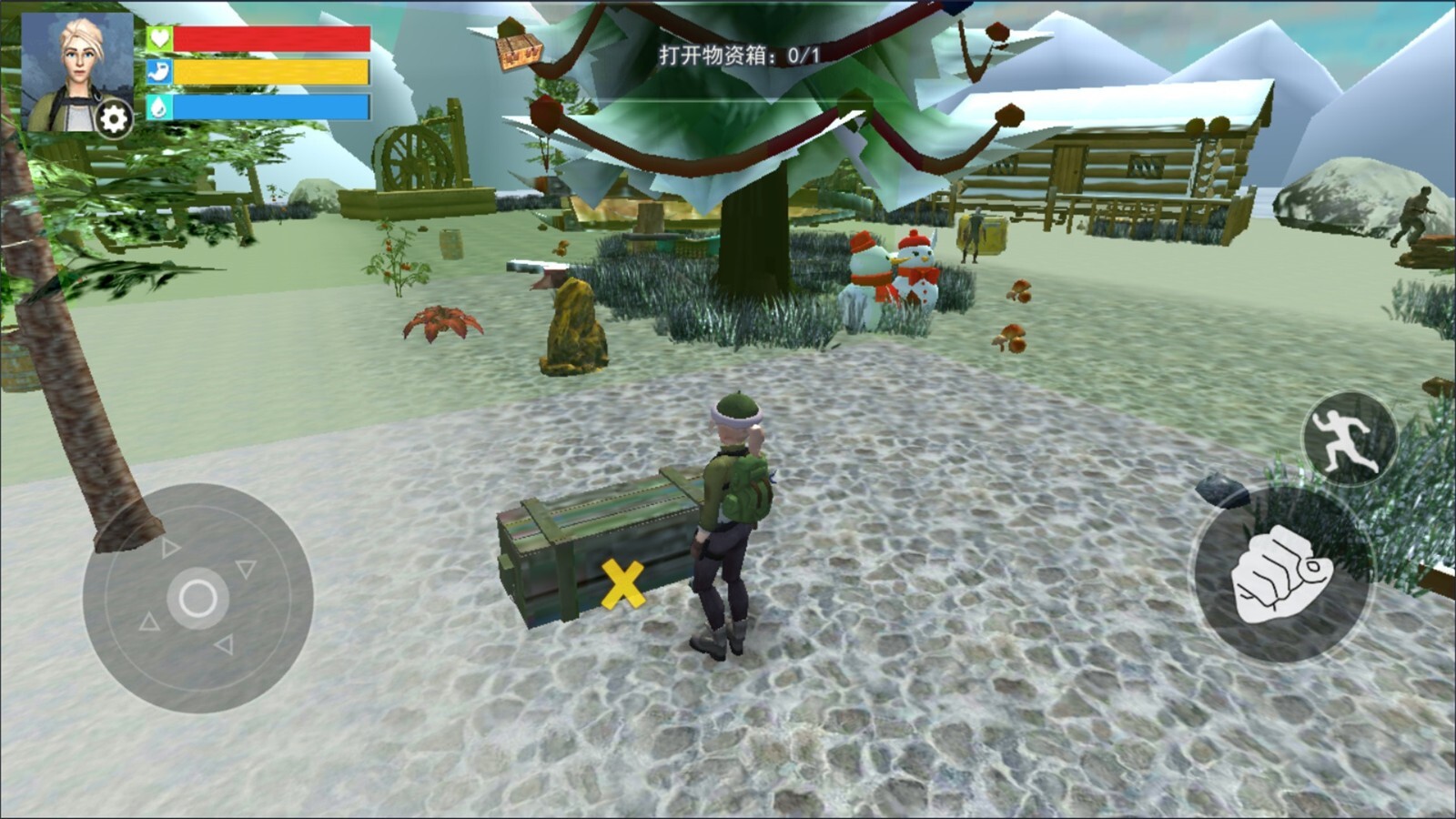The width and height of the screenshot is (1456, 819).
Task: Tap the supply crate objective tracker
Action: pyautogui.click(x=739, y=56)
